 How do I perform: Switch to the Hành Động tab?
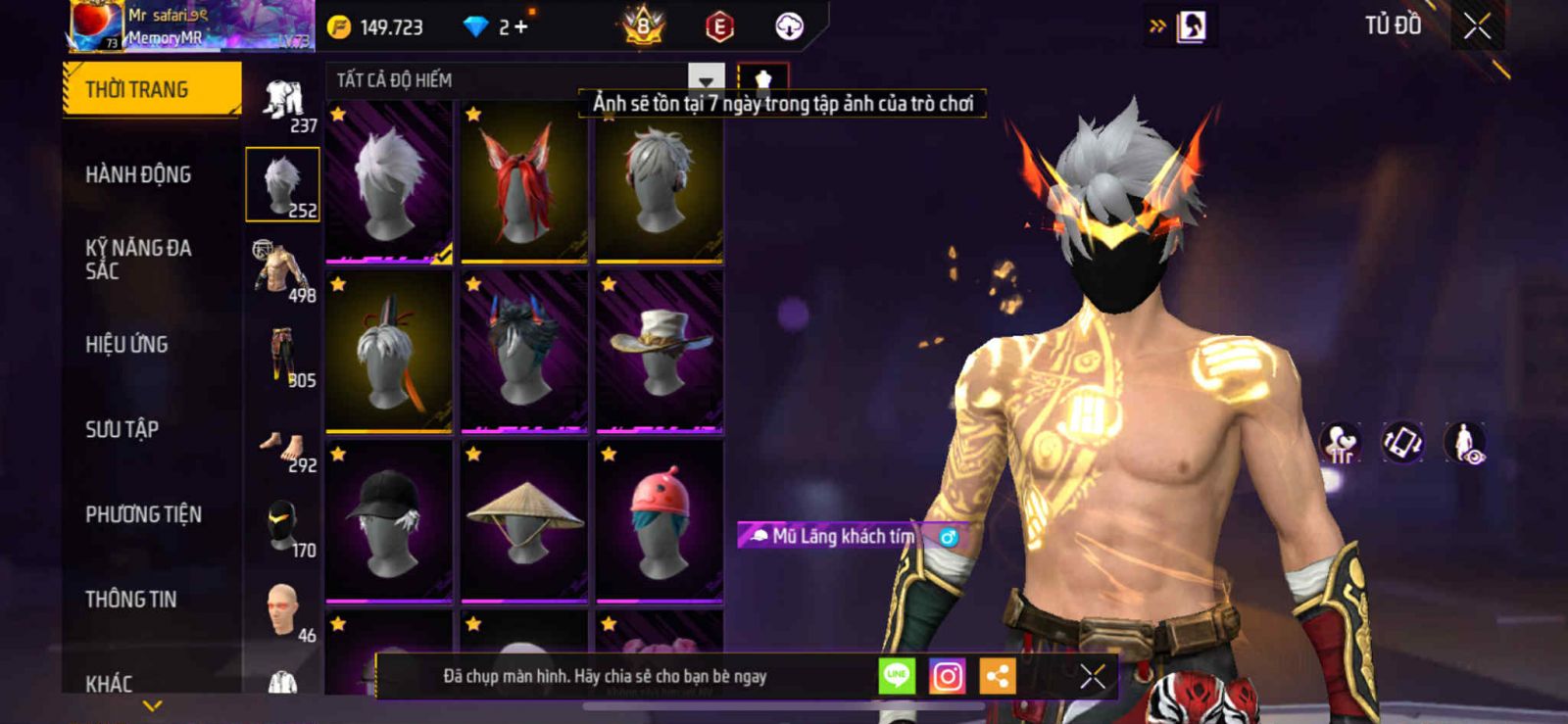point(138,174)
